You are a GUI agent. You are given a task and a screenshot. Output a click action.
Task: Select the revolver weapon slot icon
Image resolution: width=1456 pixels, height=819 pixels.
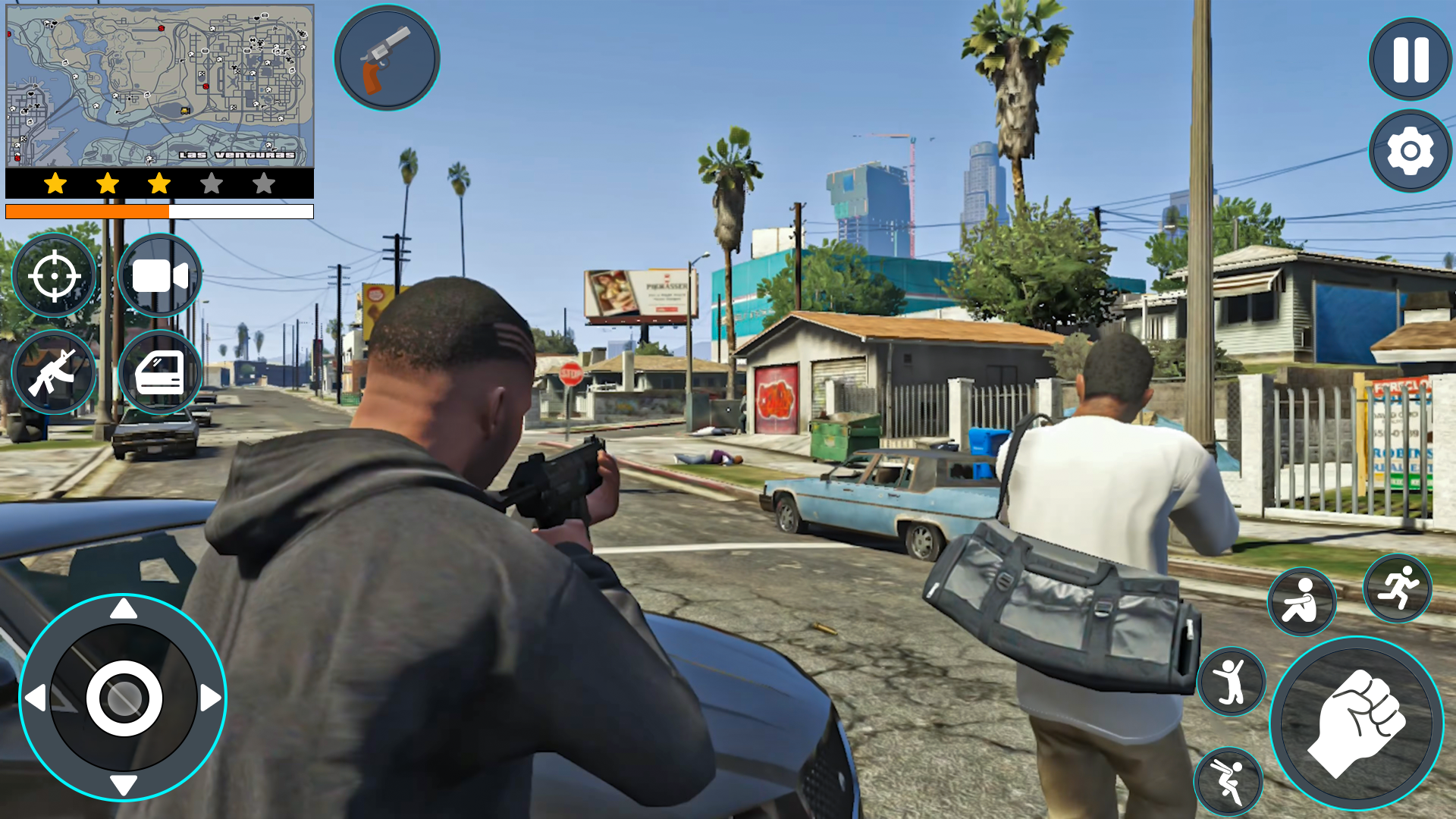386,60
